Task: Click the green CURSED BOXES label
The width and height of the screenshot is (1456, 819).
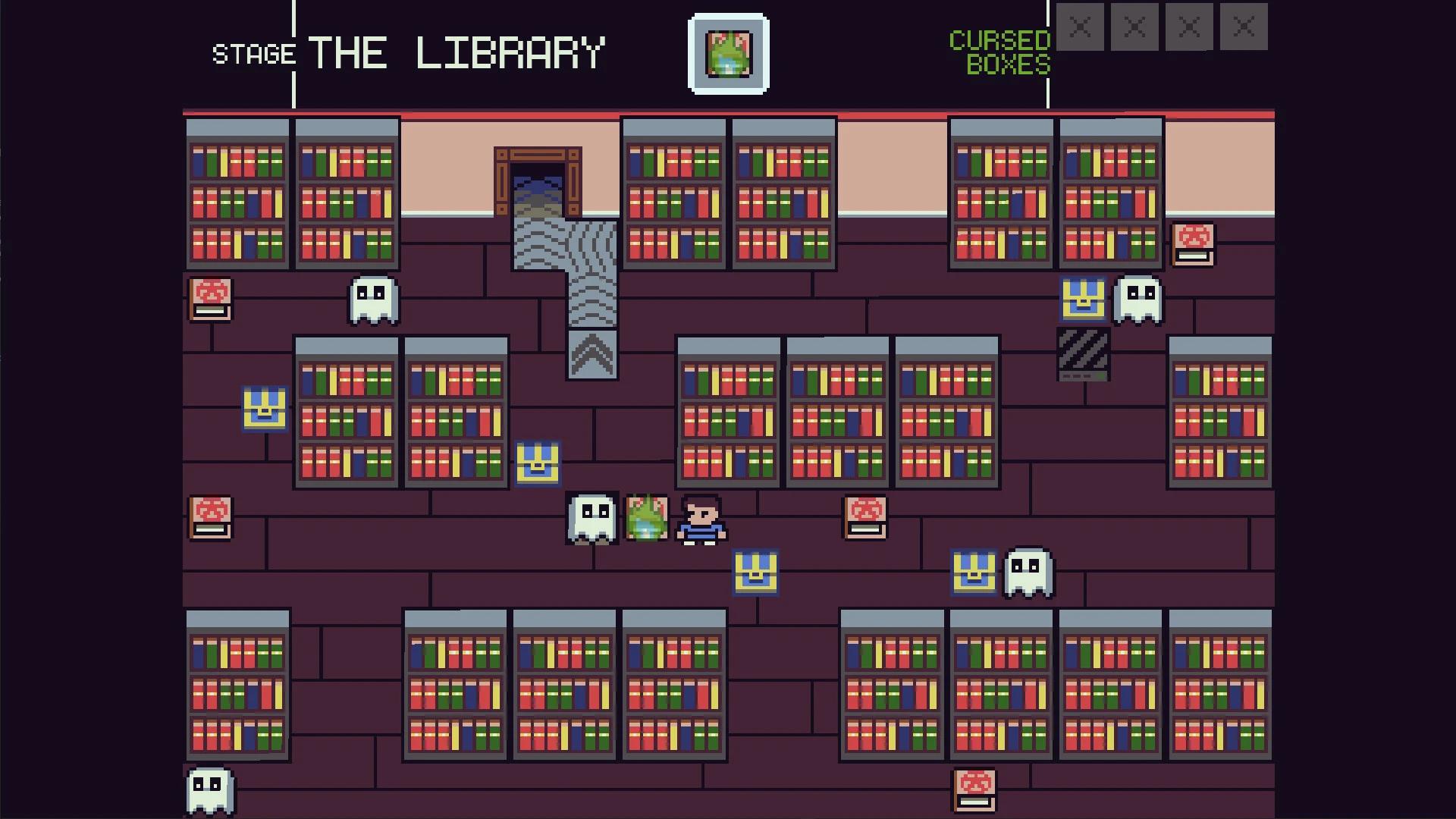Action: point(999,53)
